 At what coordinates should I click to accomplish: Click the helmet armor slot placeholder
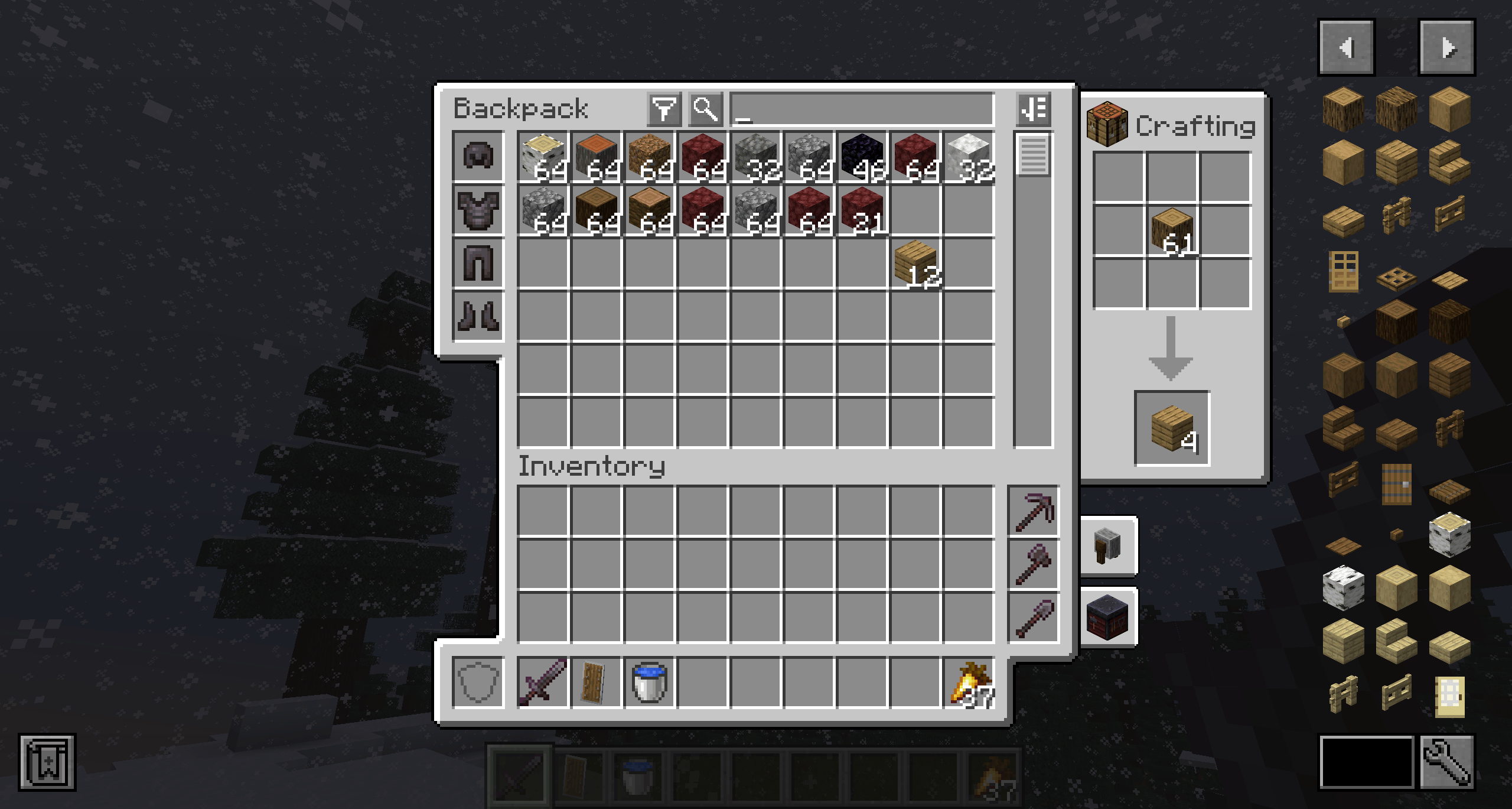tap(478, 155)
